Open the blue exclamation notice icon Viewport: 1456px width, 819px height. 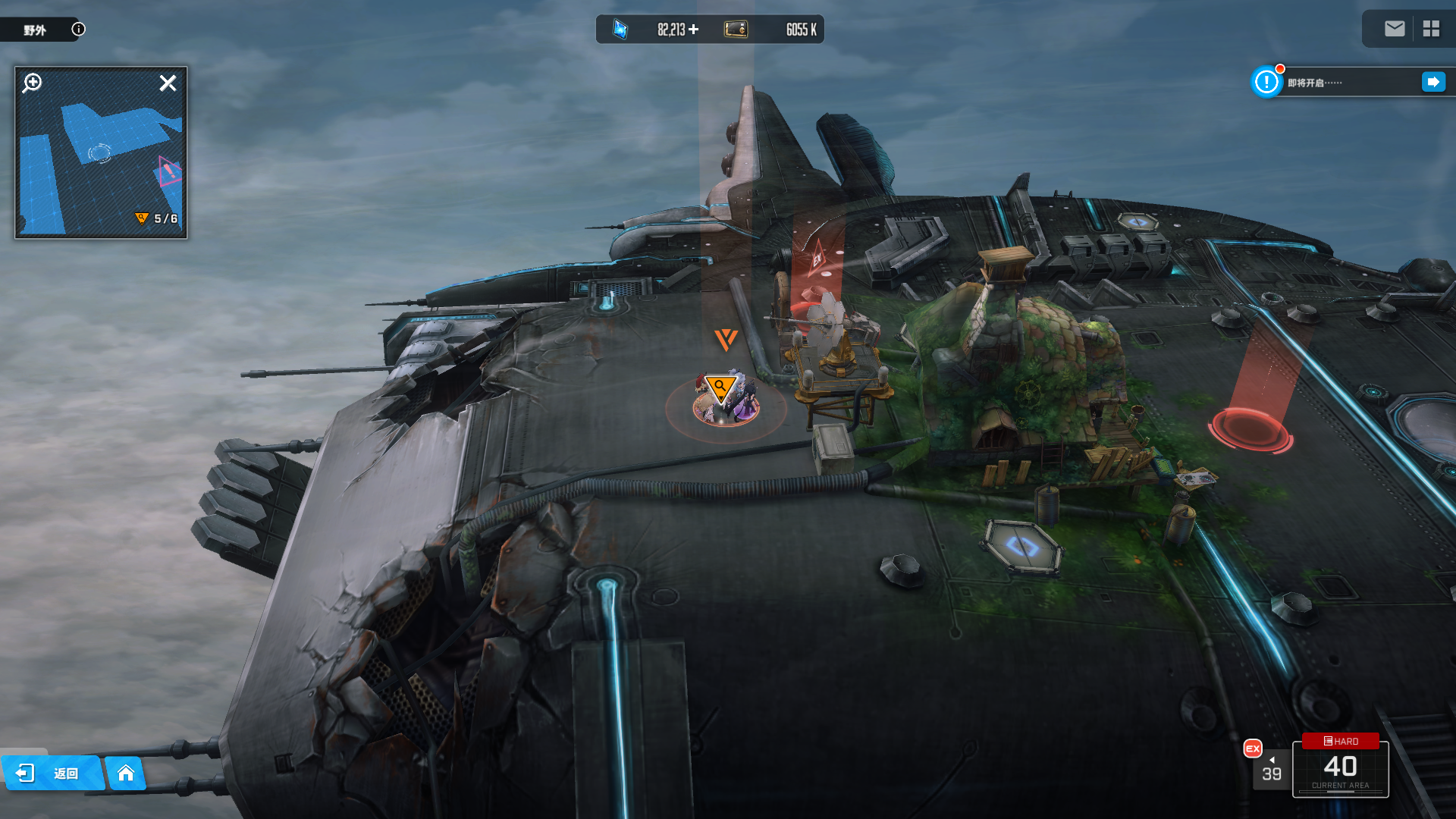tap(1266, 82)
